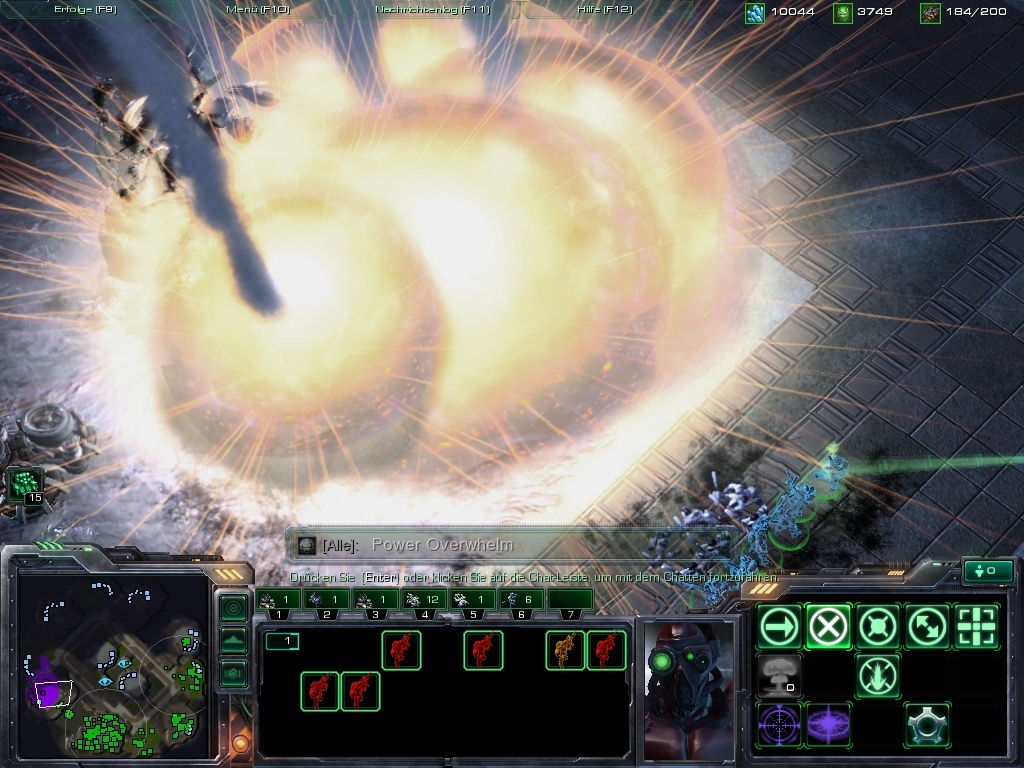Select the Move command arrow icon
Screen dimensions: 1024x768
click(779, 627)
